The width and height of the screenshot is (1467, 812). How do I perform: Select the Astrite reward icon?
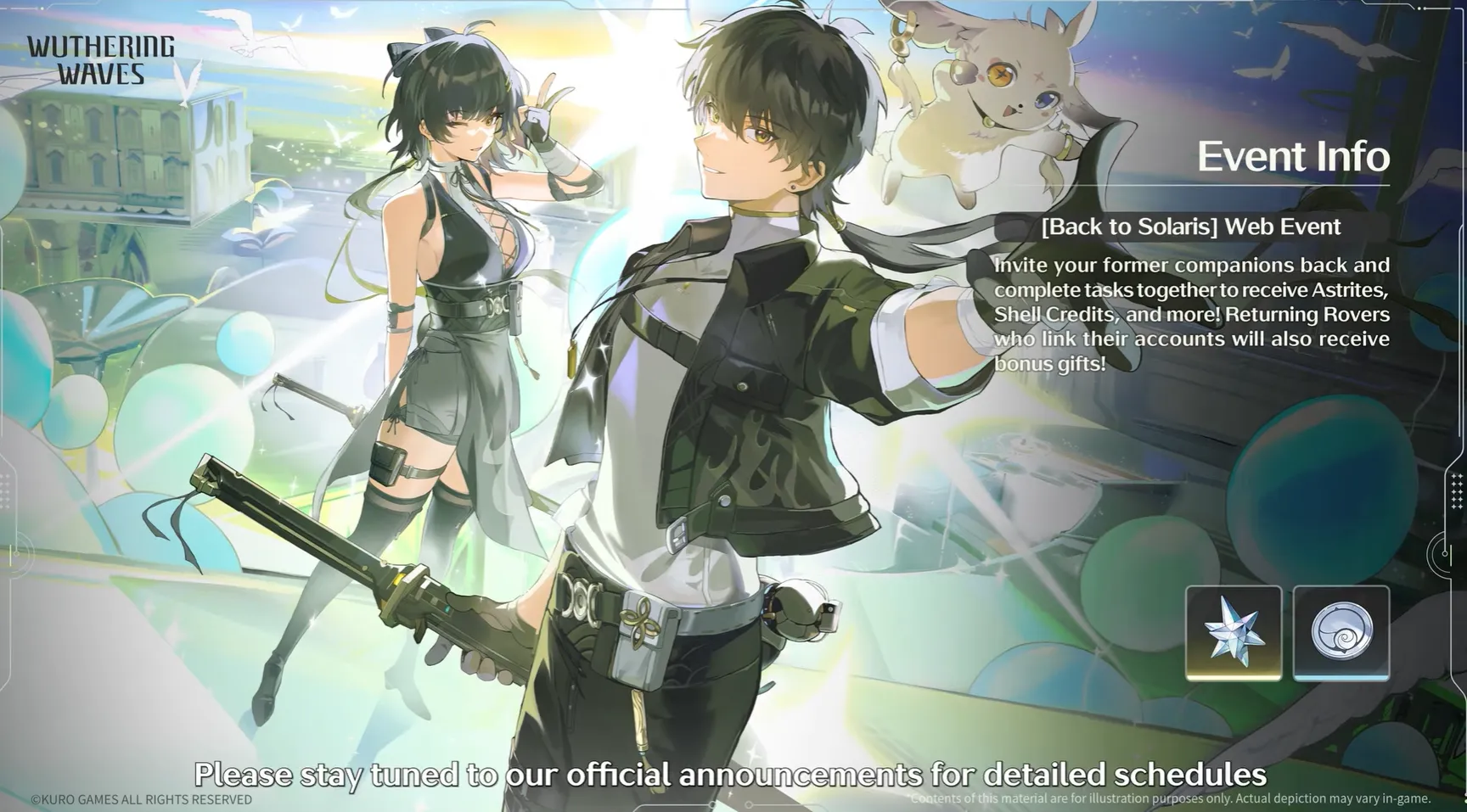point(1233,632)
